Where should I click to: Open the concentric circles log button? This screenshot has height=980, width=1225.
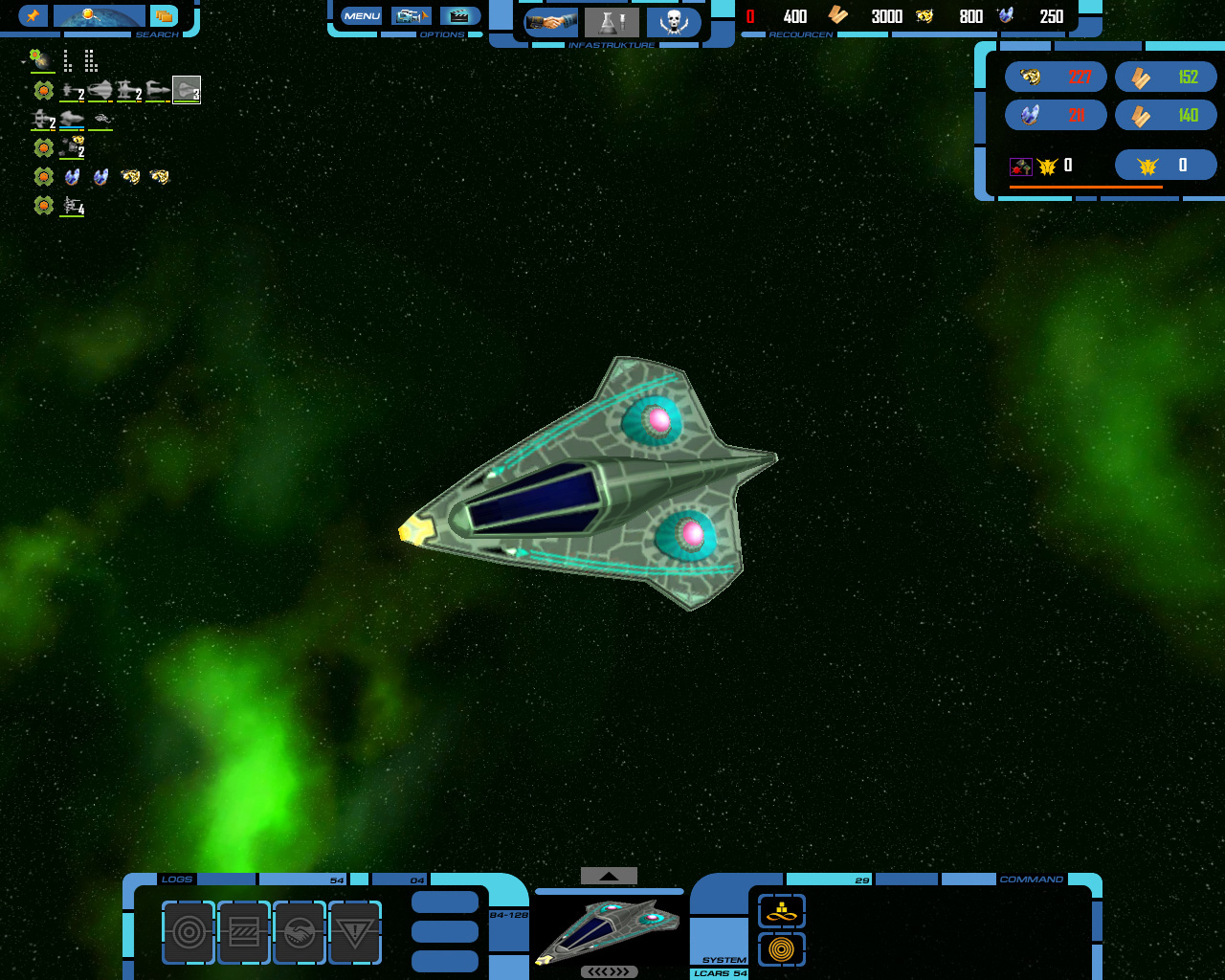(189, 932)
